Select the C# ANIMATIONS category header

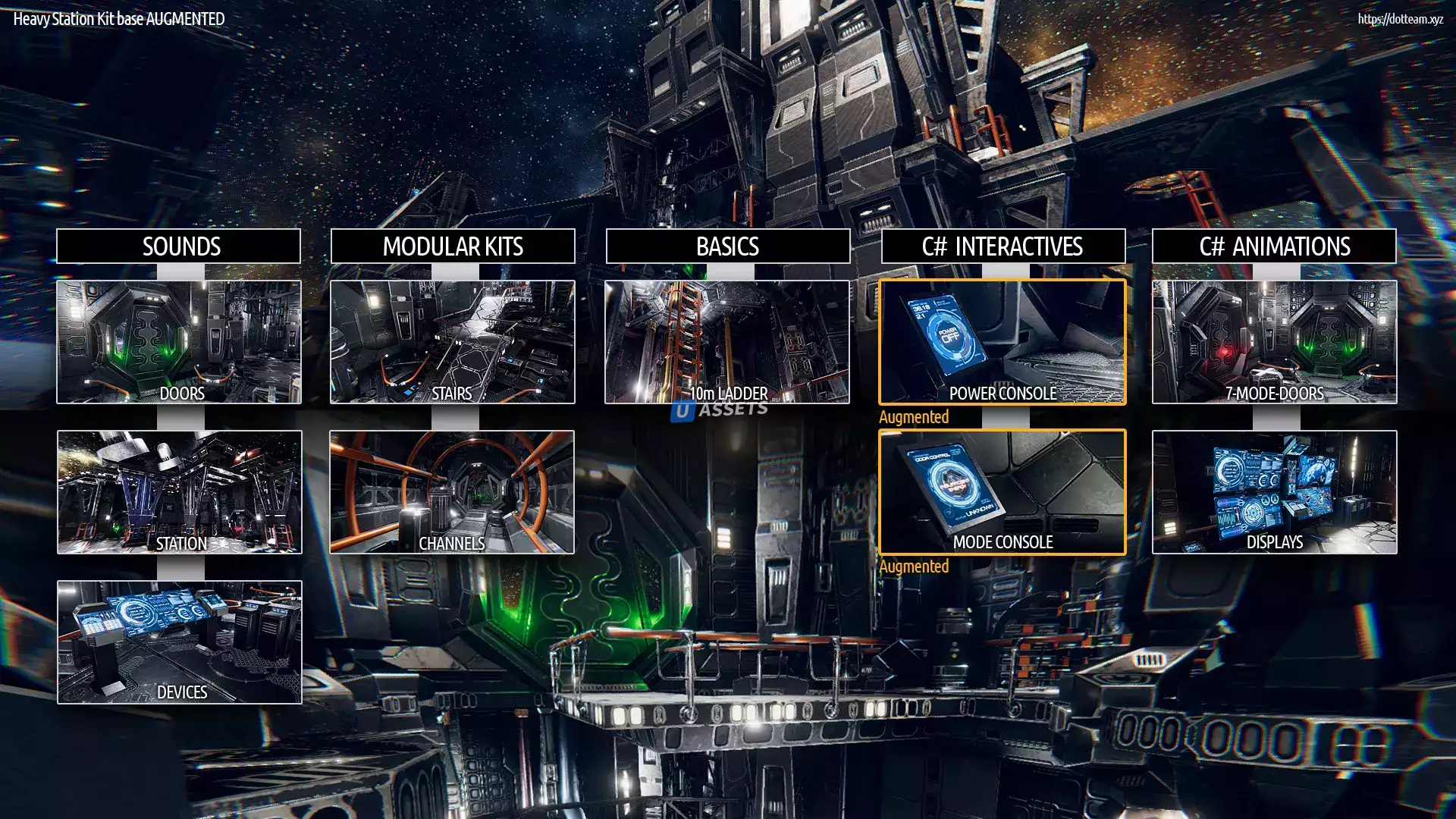point(1274,246)
